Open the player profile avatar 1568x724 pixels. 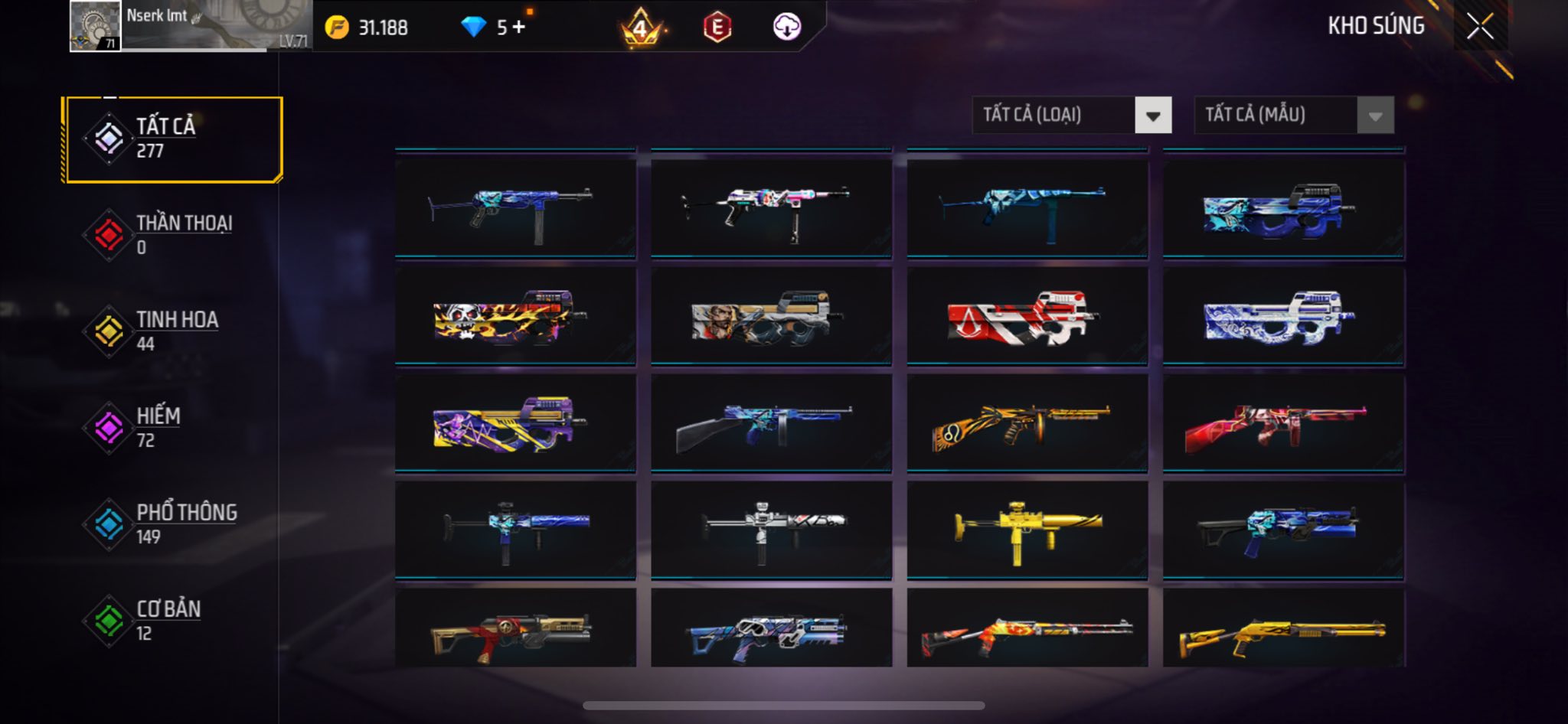[x=95, y=26]
